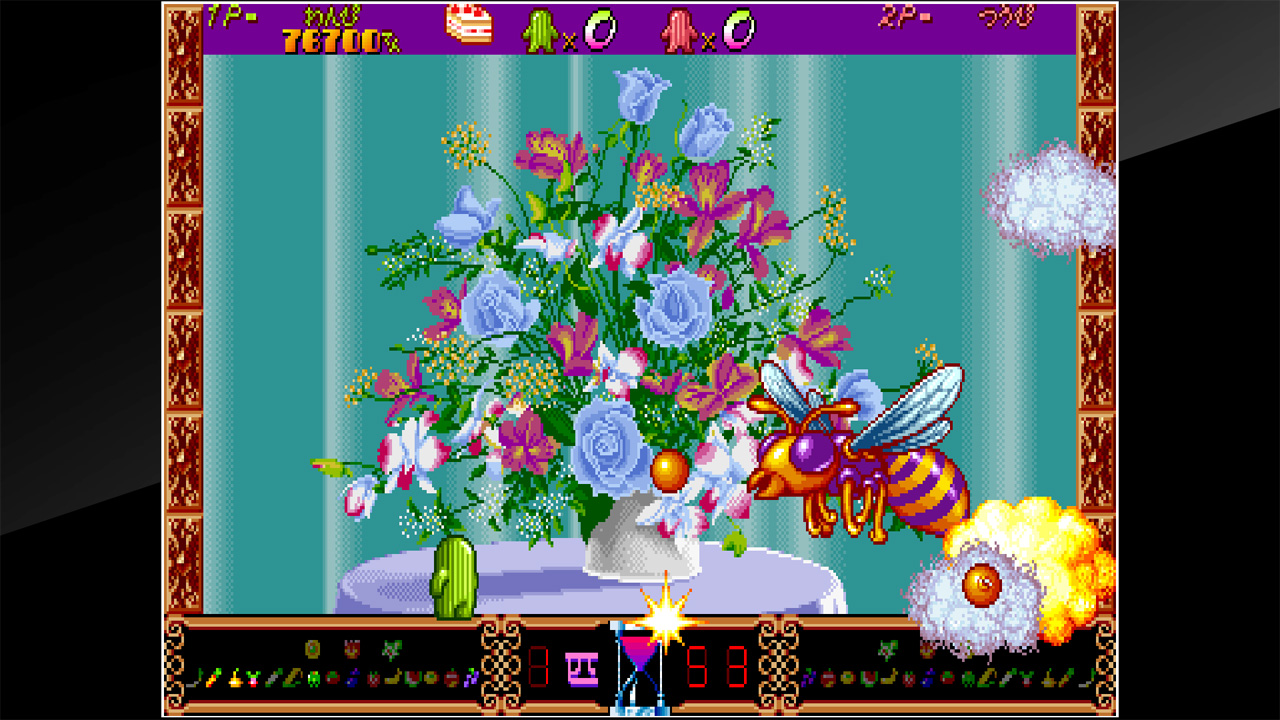Click the green clover above the item bar

[x=390, y=648]
